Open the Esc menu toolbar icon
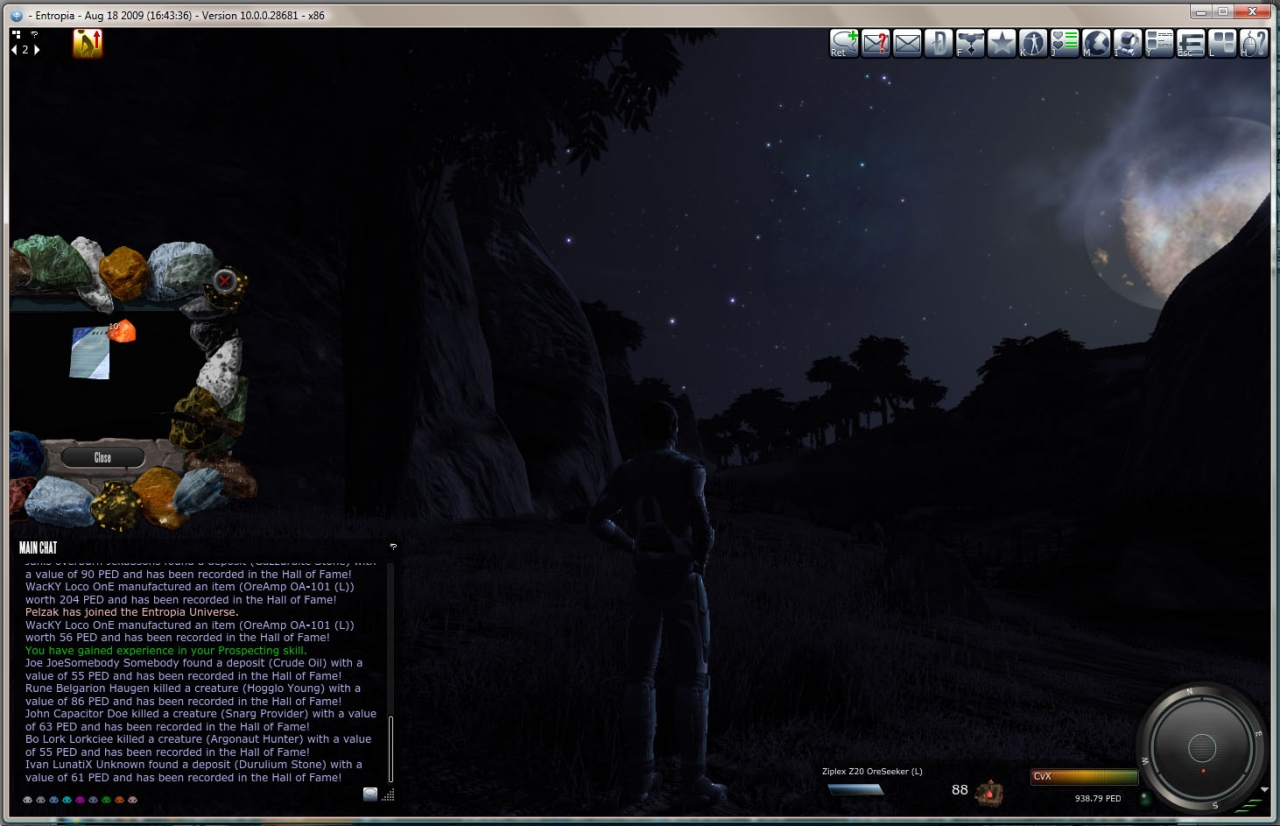This screenshot has width=1280, height=826. point(1191,43)
